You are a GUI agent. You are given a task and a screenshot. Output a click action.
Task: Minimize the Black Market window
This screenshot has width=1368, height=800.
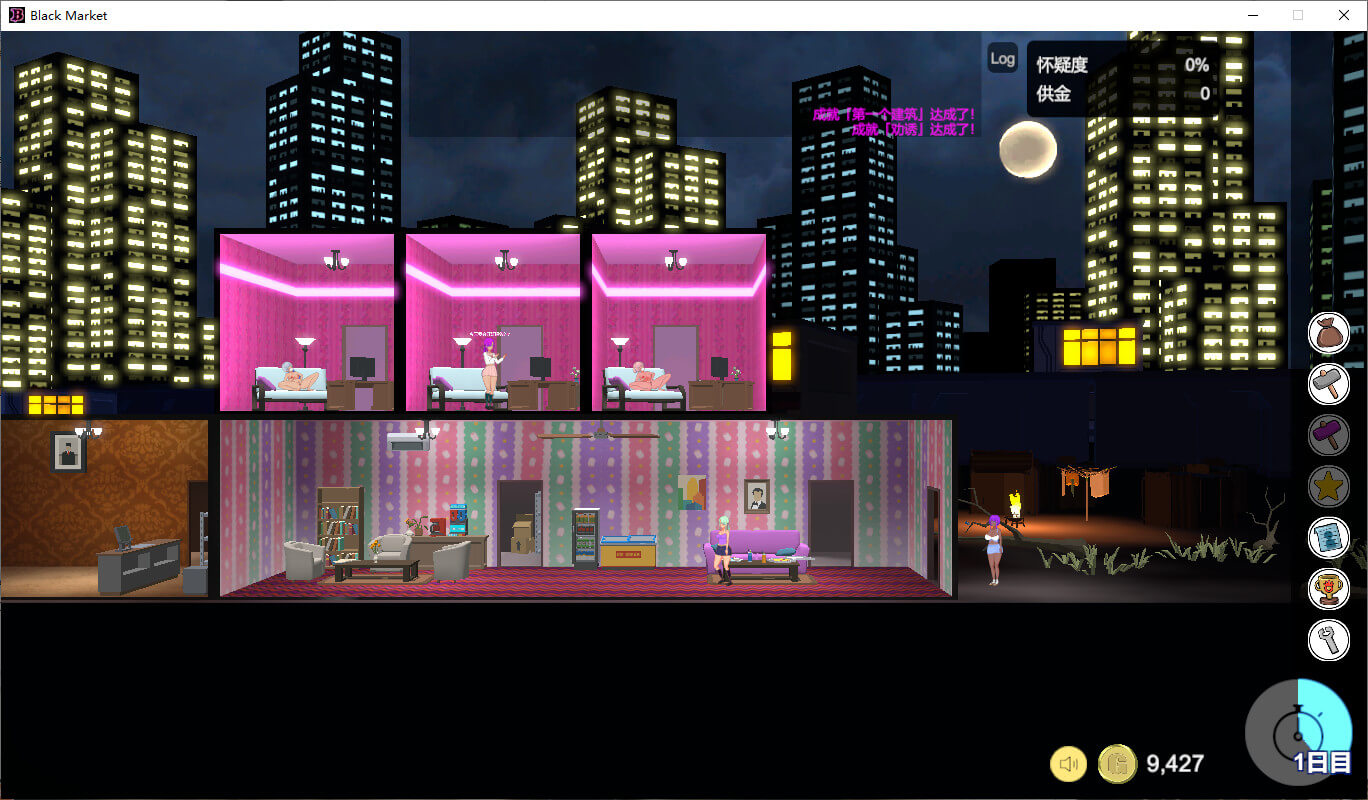point(1253,15)
